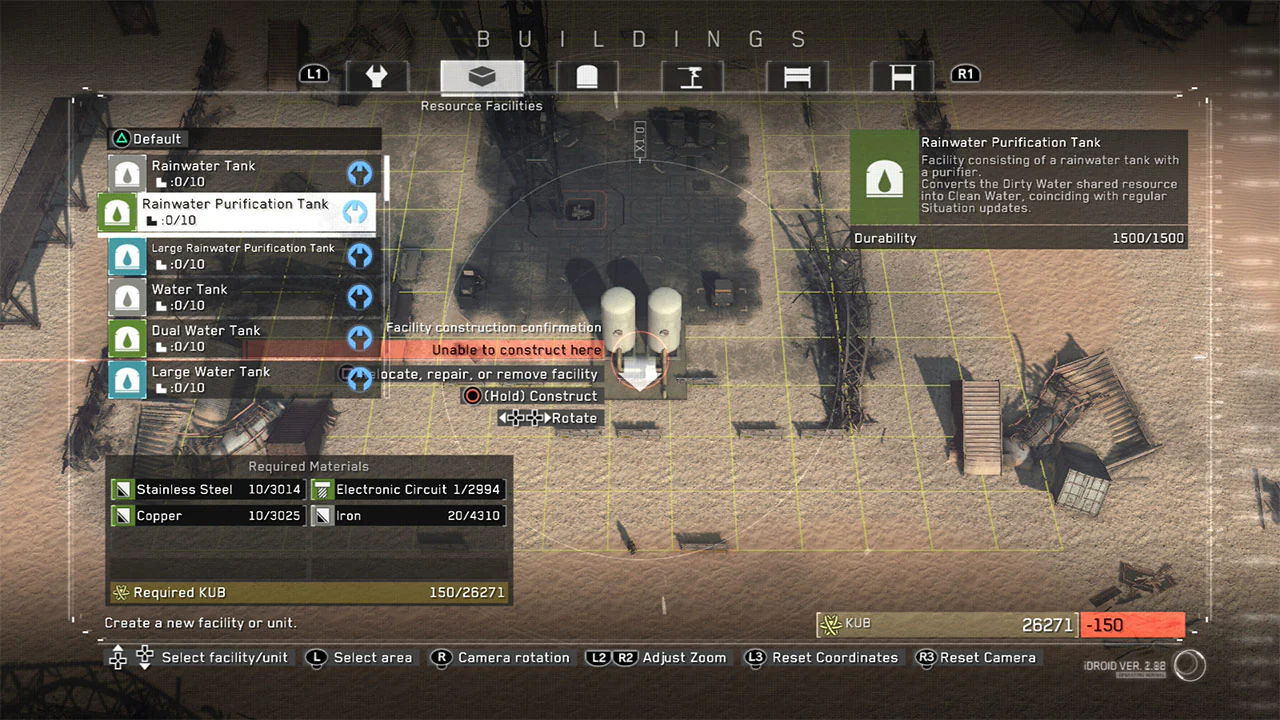The height and width of the screenshot is (720, 1280).
Task: Click the Iron material icon
Action: (322, 515)
